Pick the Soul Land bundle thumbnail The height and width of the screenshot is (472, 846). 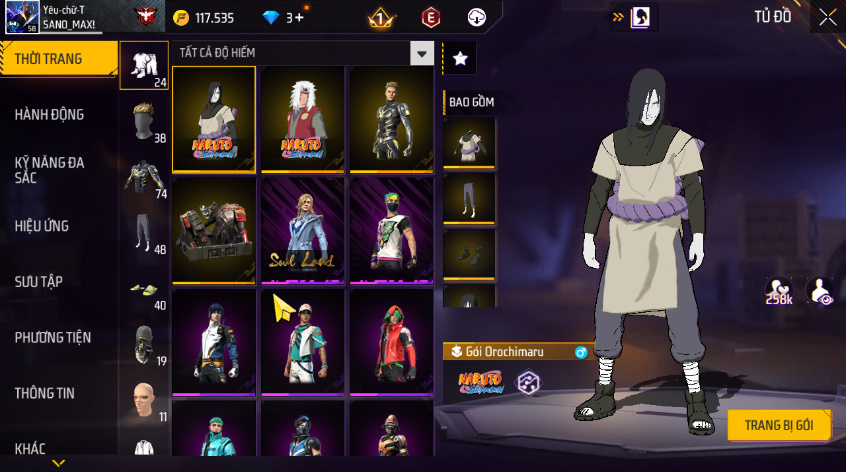302,230
